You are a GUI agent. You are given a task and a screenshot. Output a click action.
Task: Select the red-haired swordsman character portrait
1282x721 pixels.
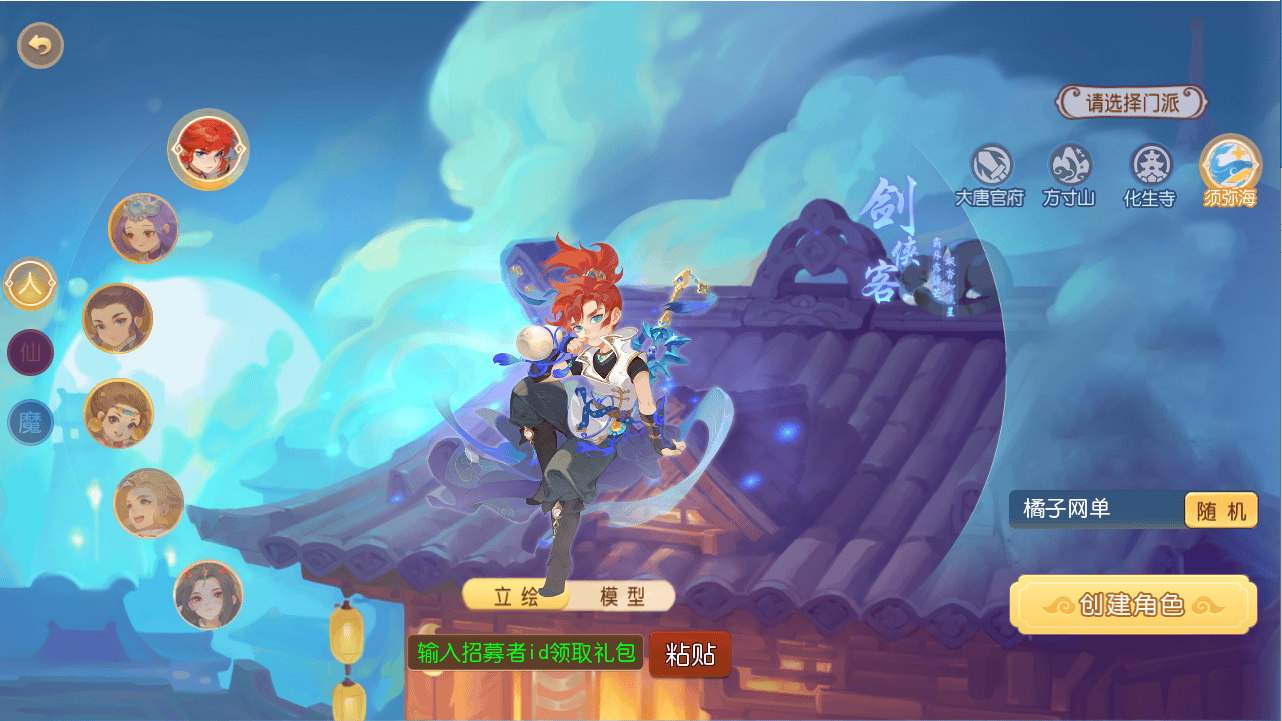tap(207, 145)
